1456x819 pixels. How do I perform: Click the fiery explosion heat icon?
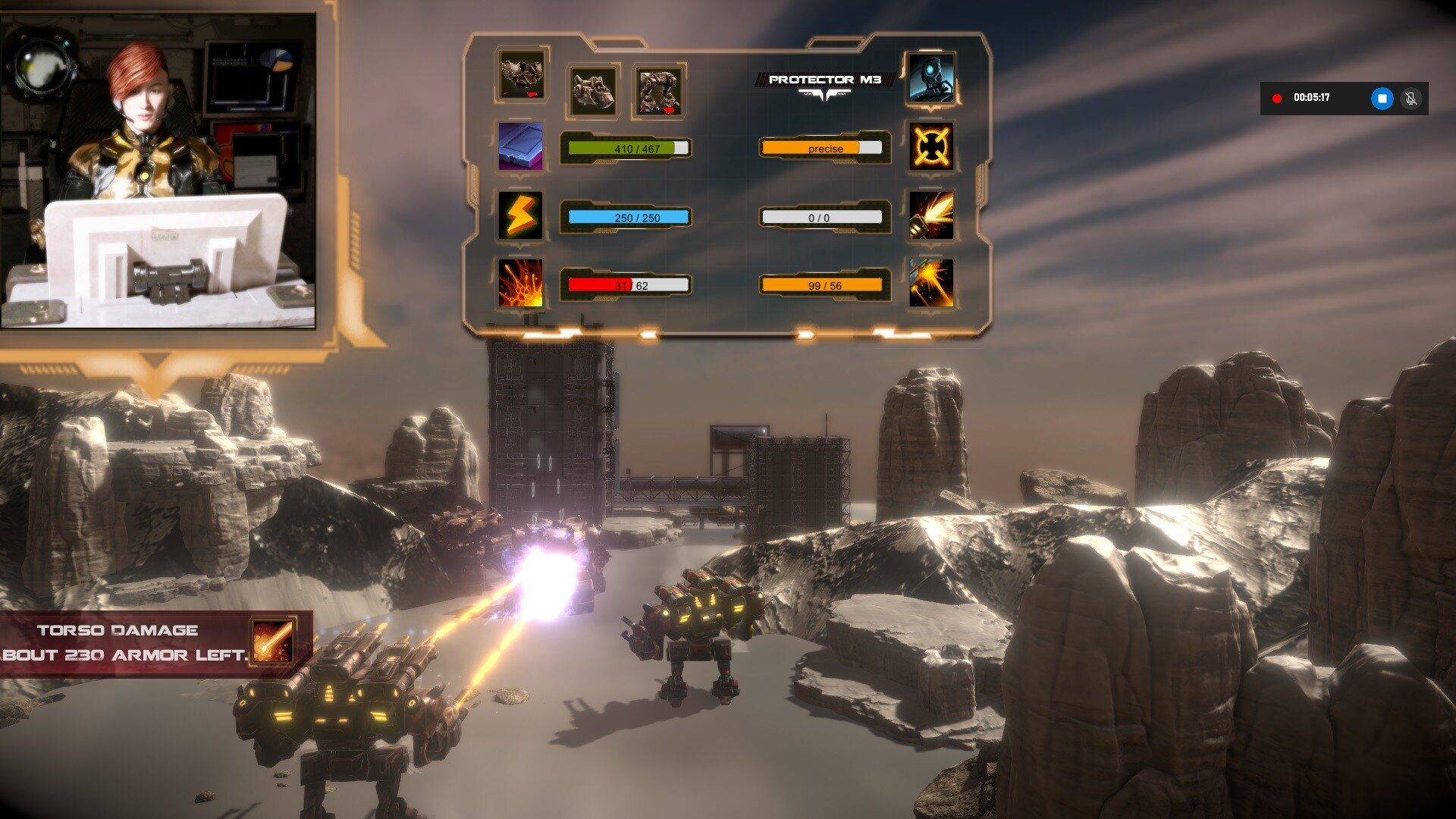click(520, 283)
